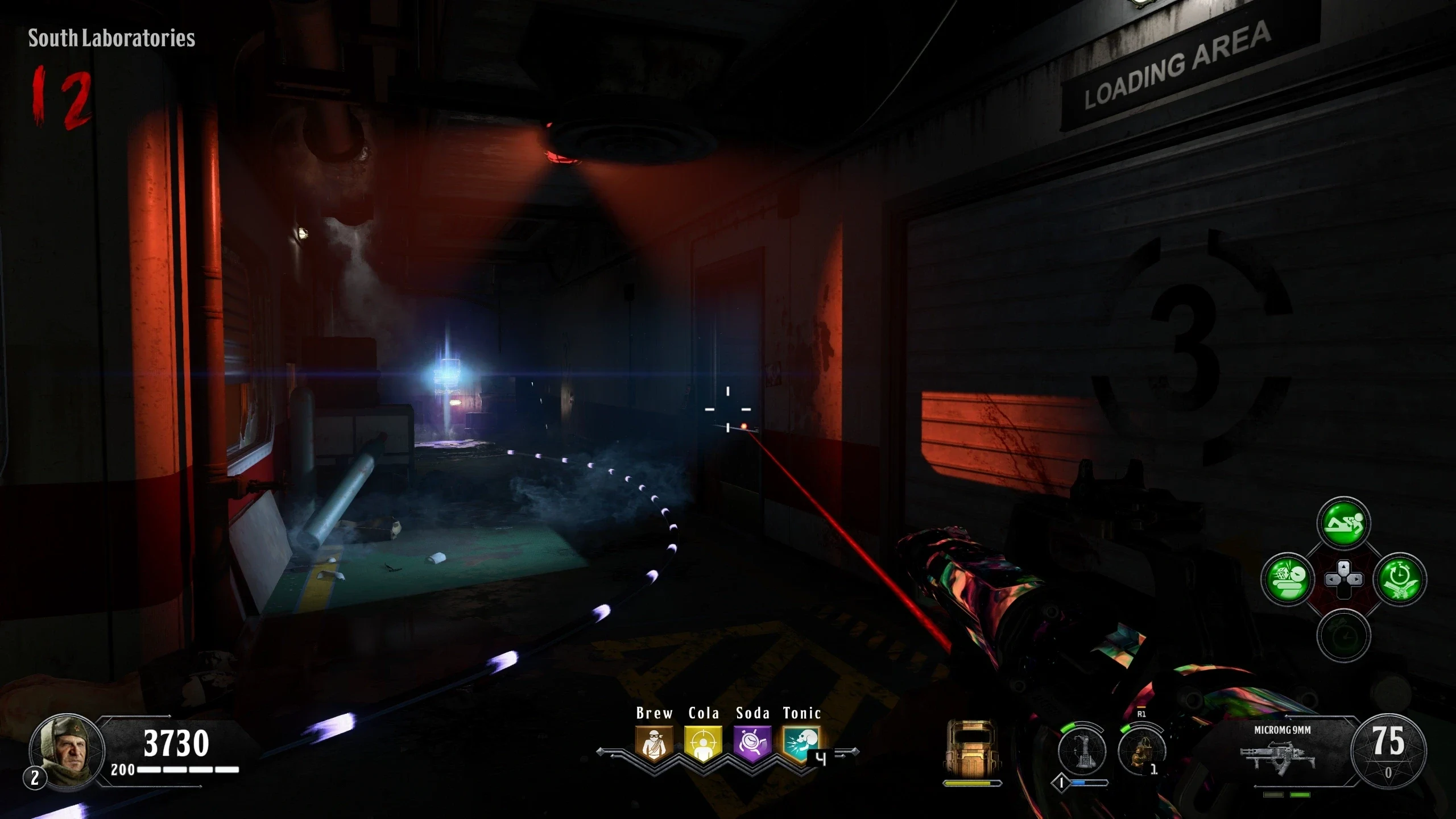Select the purple Soda perk icon

point(752,743)
